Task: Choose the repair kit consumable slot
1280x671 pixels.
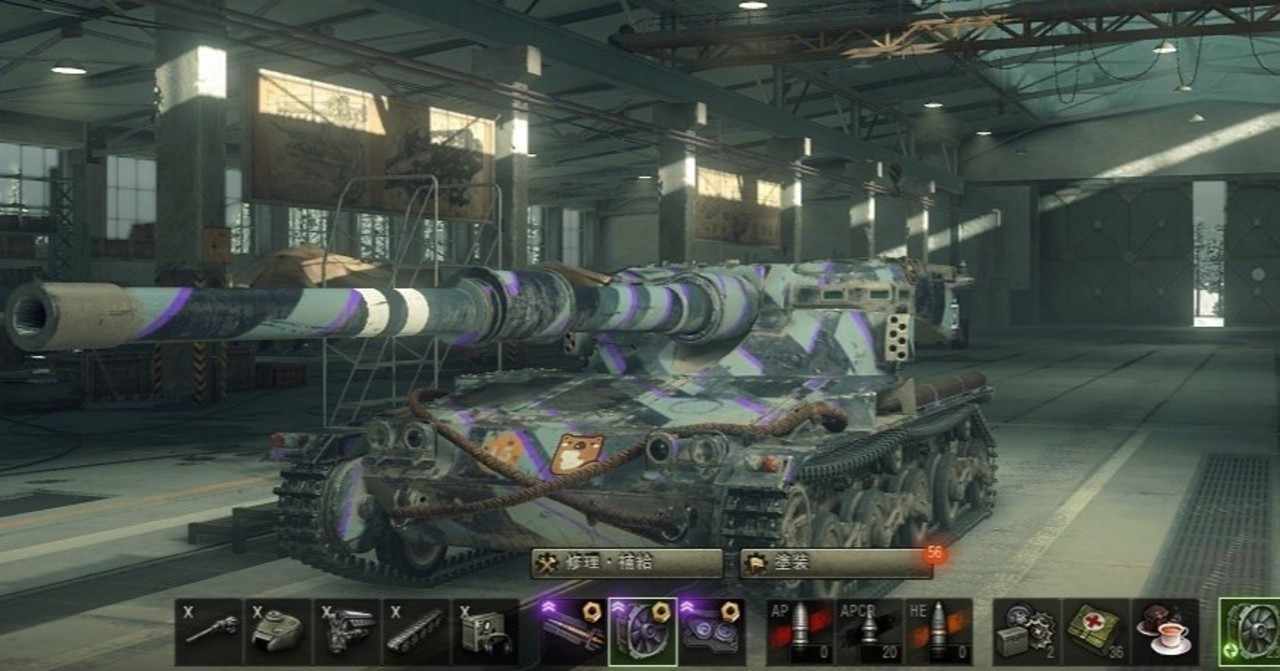Action: [1026, 632]
